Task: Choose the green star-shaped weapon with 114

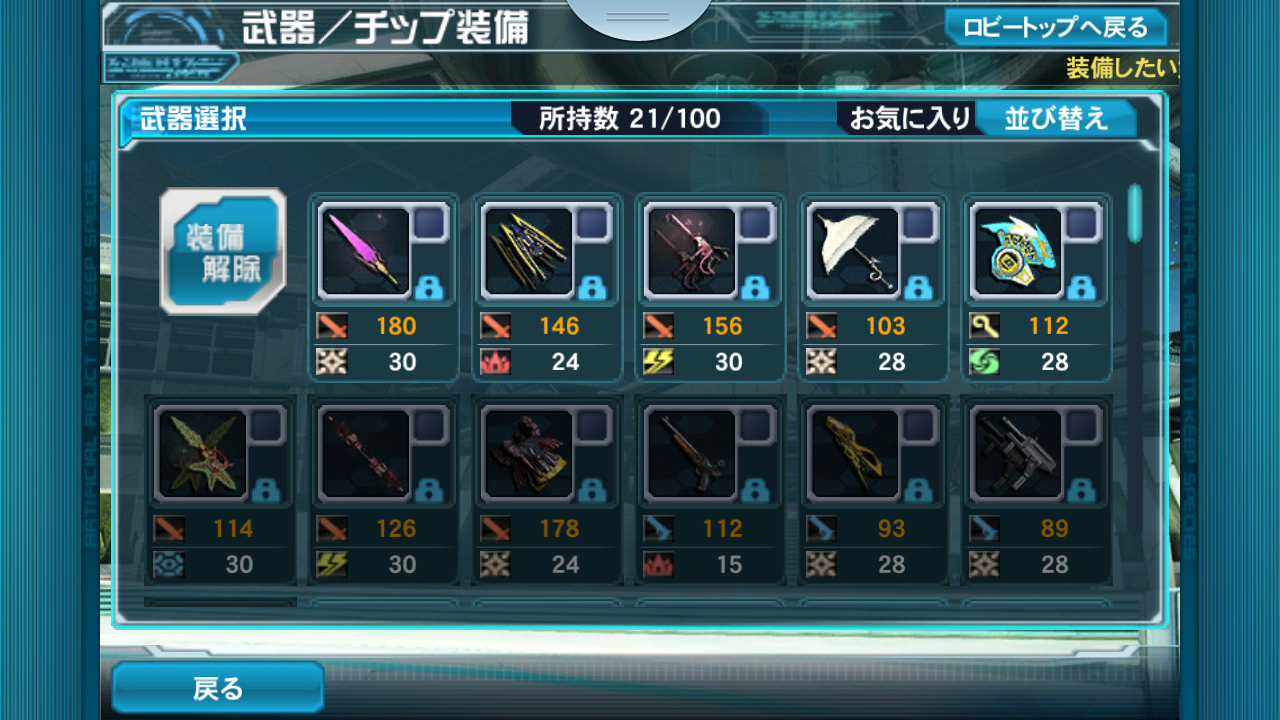Action: [x=203, y=455]
